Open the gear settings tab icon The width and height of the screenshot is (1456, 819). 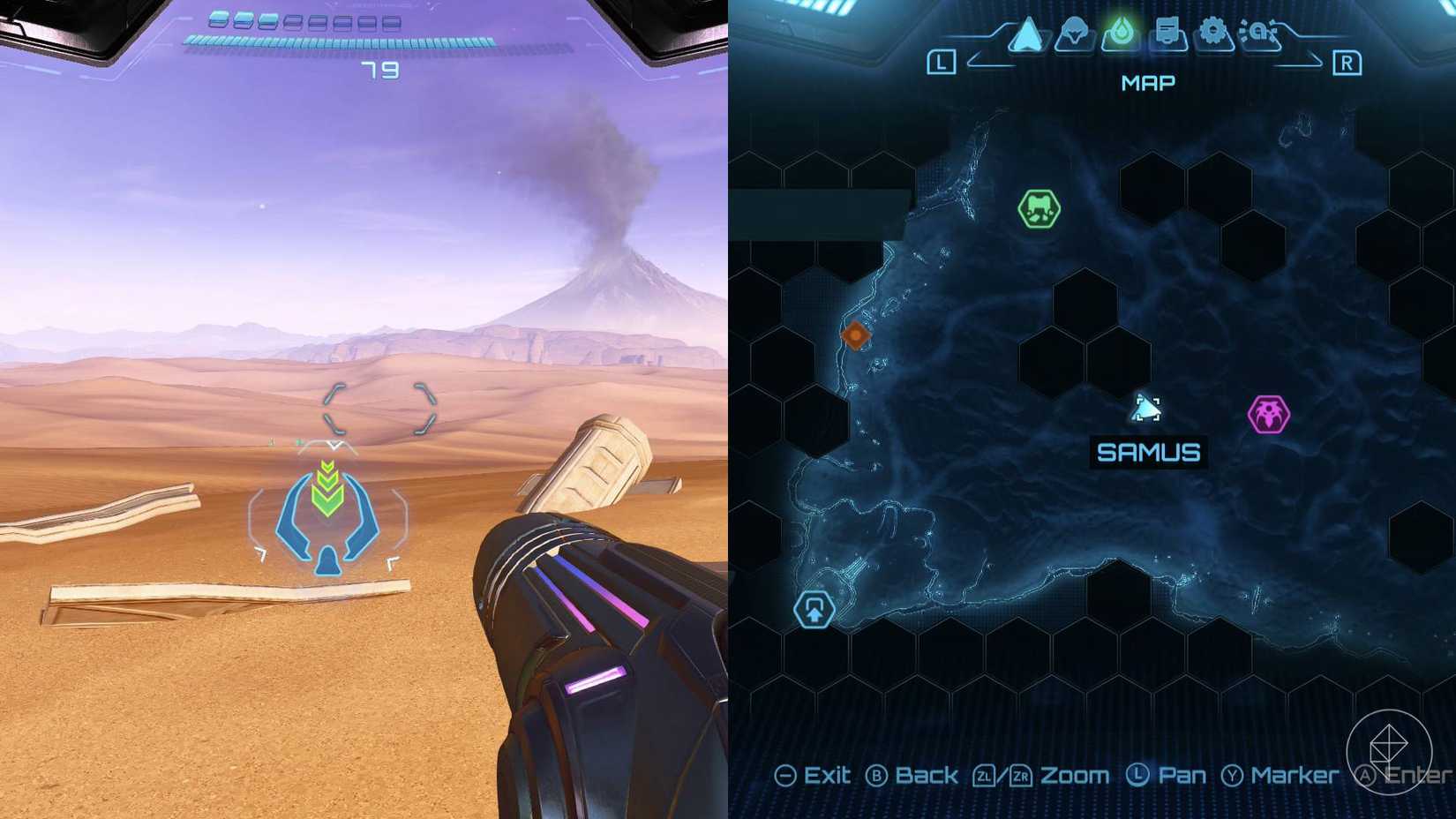point(1214,32)
